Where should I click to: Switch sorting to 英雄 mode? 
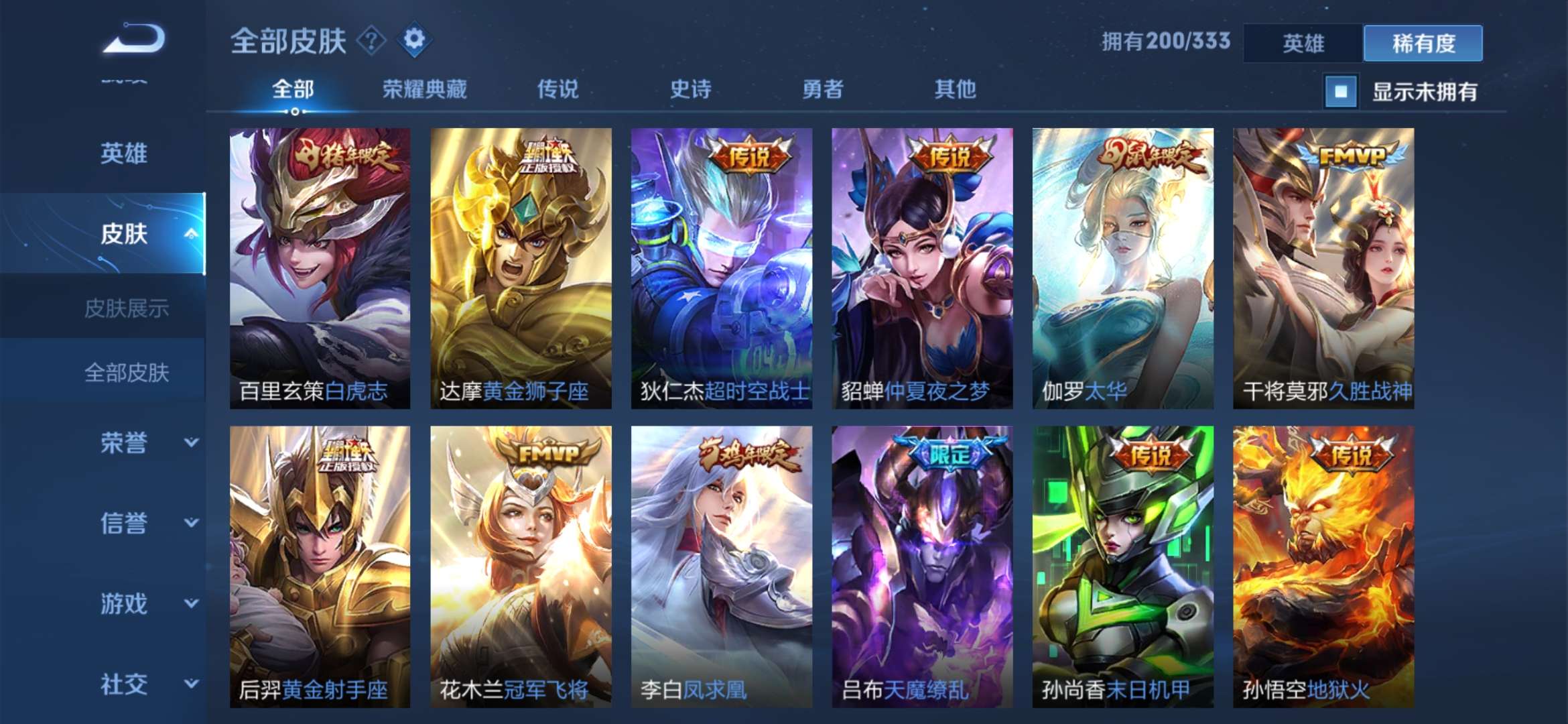(1302, 42)
